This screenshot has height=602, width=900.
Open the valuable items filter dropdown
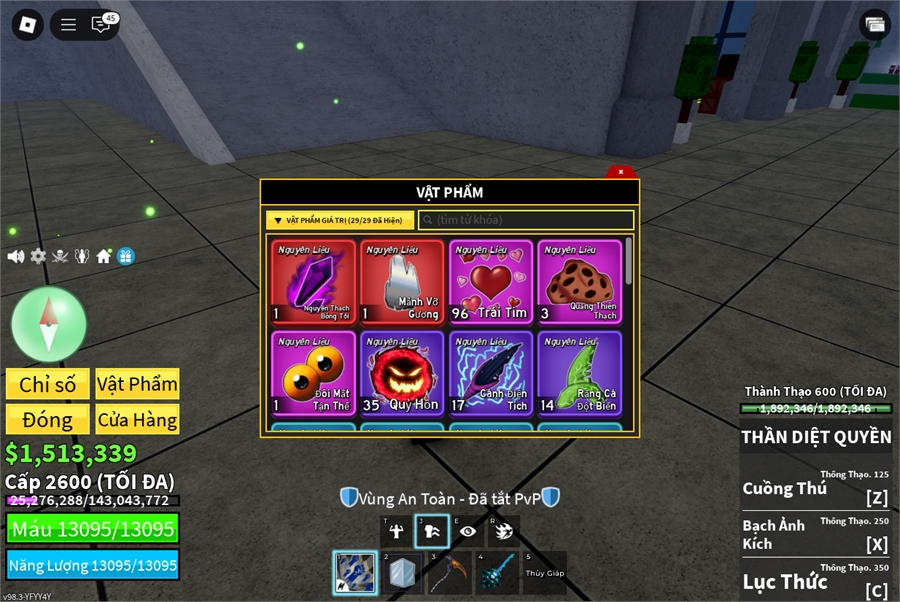(x=340, y=220)
